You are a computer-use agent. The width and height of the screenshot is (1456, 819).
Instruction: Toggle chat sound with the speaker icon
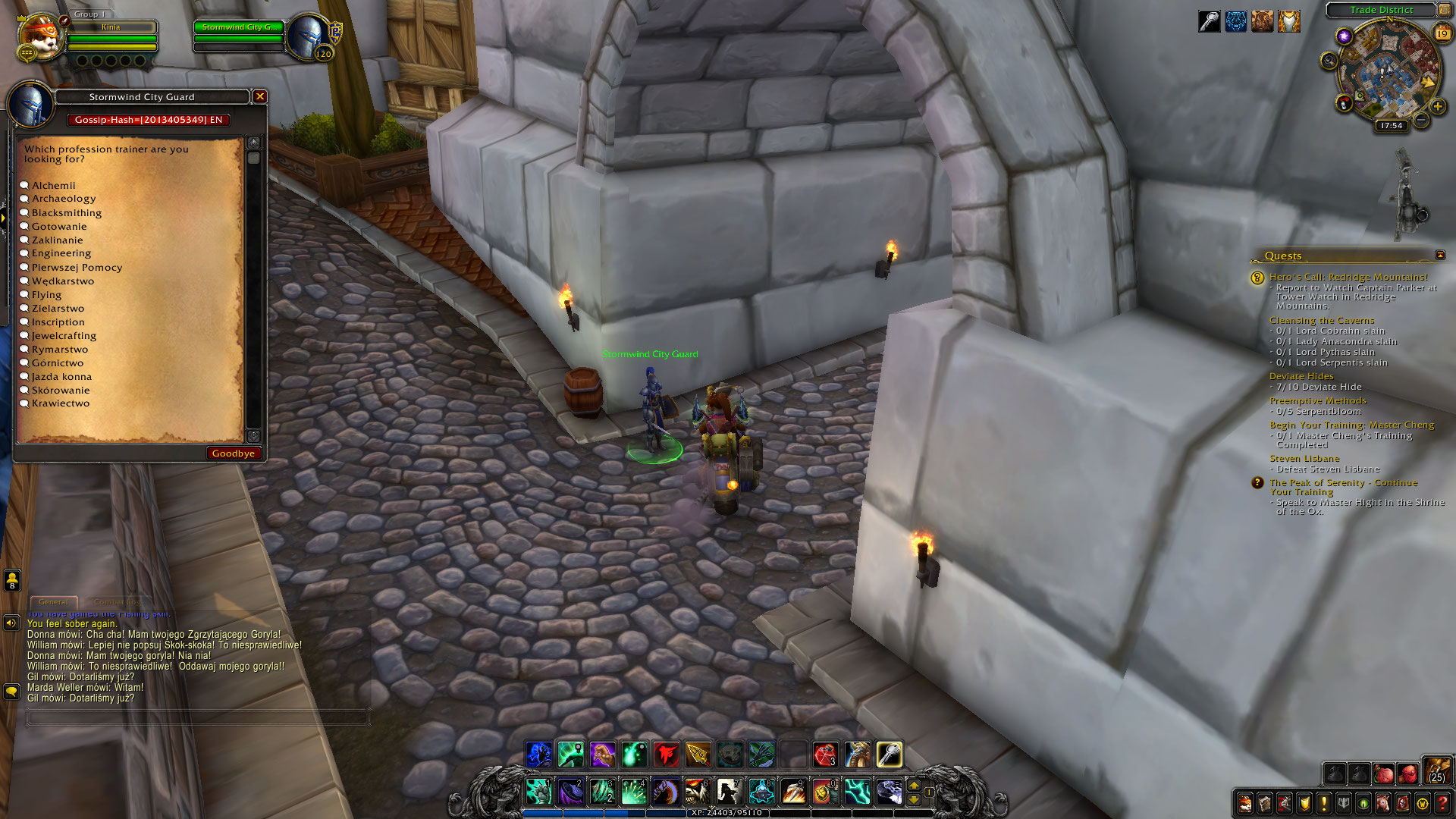(x=11, y=623)
